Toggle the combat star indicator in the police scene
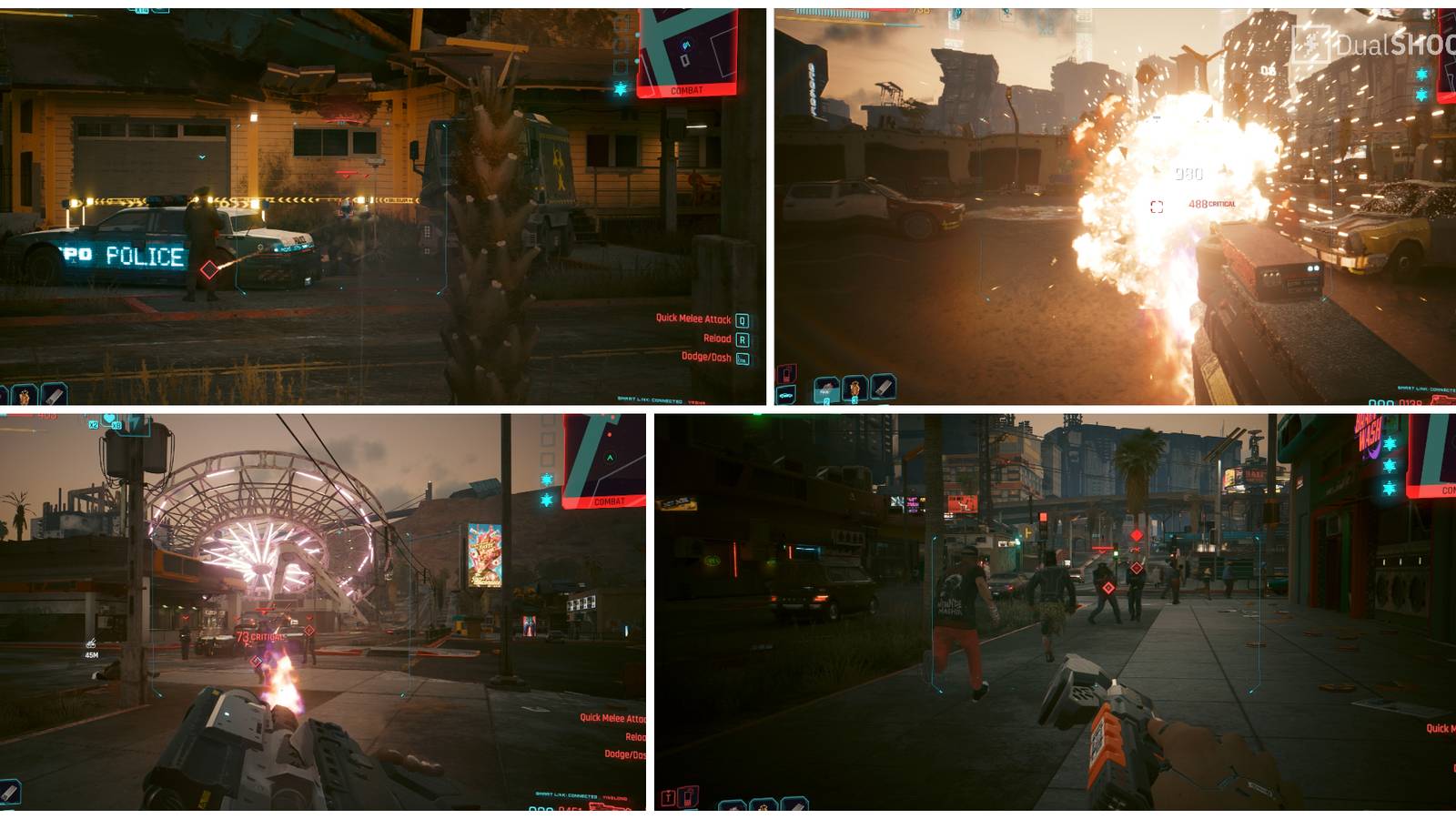Screen dimensions: 1456x819 pyautogui.click(x=620, y=89)
